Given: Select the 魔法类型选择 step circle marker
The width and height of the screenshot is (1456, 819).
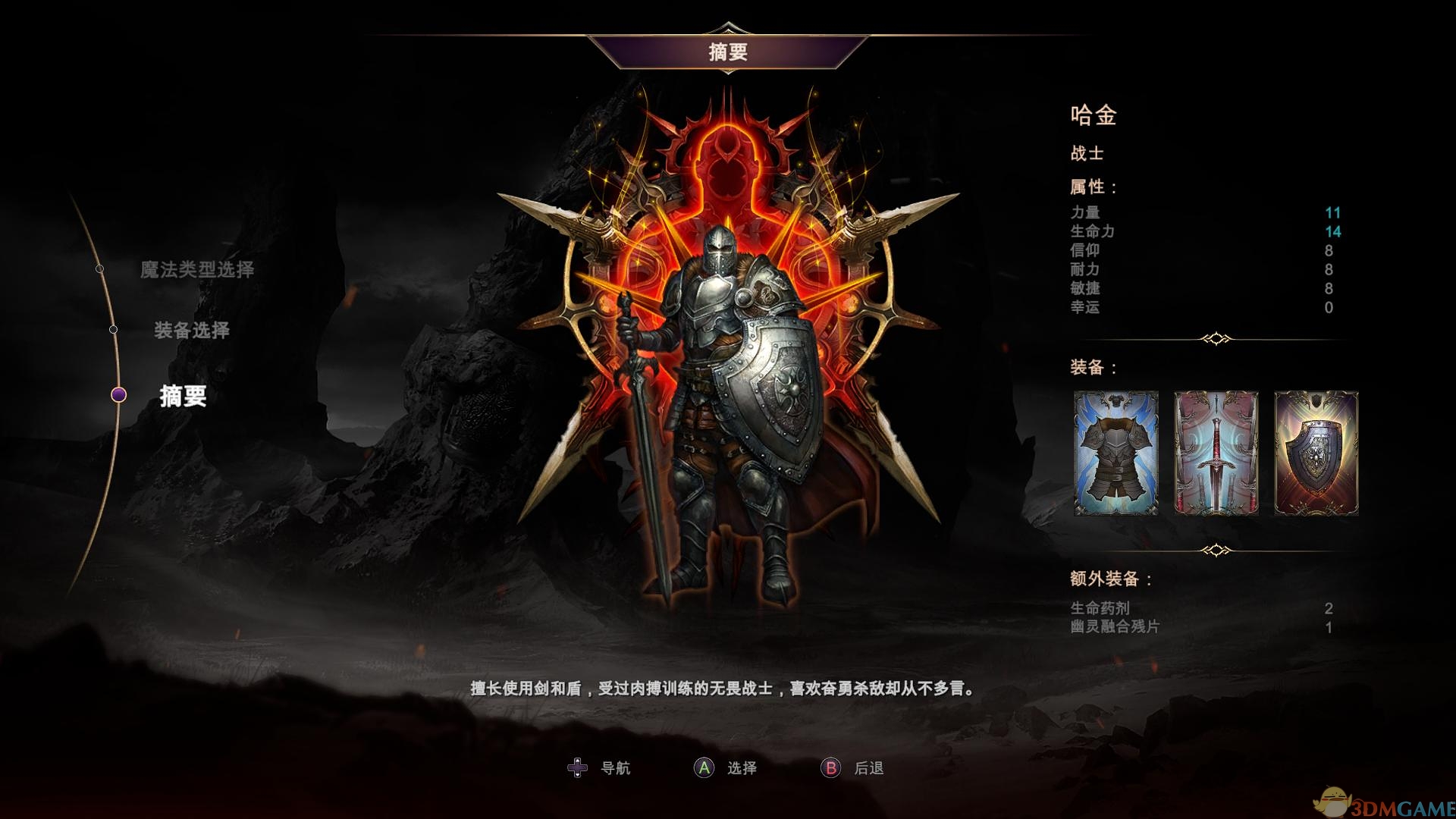Looking at the screenshot, I should click(x=100, y=267).
